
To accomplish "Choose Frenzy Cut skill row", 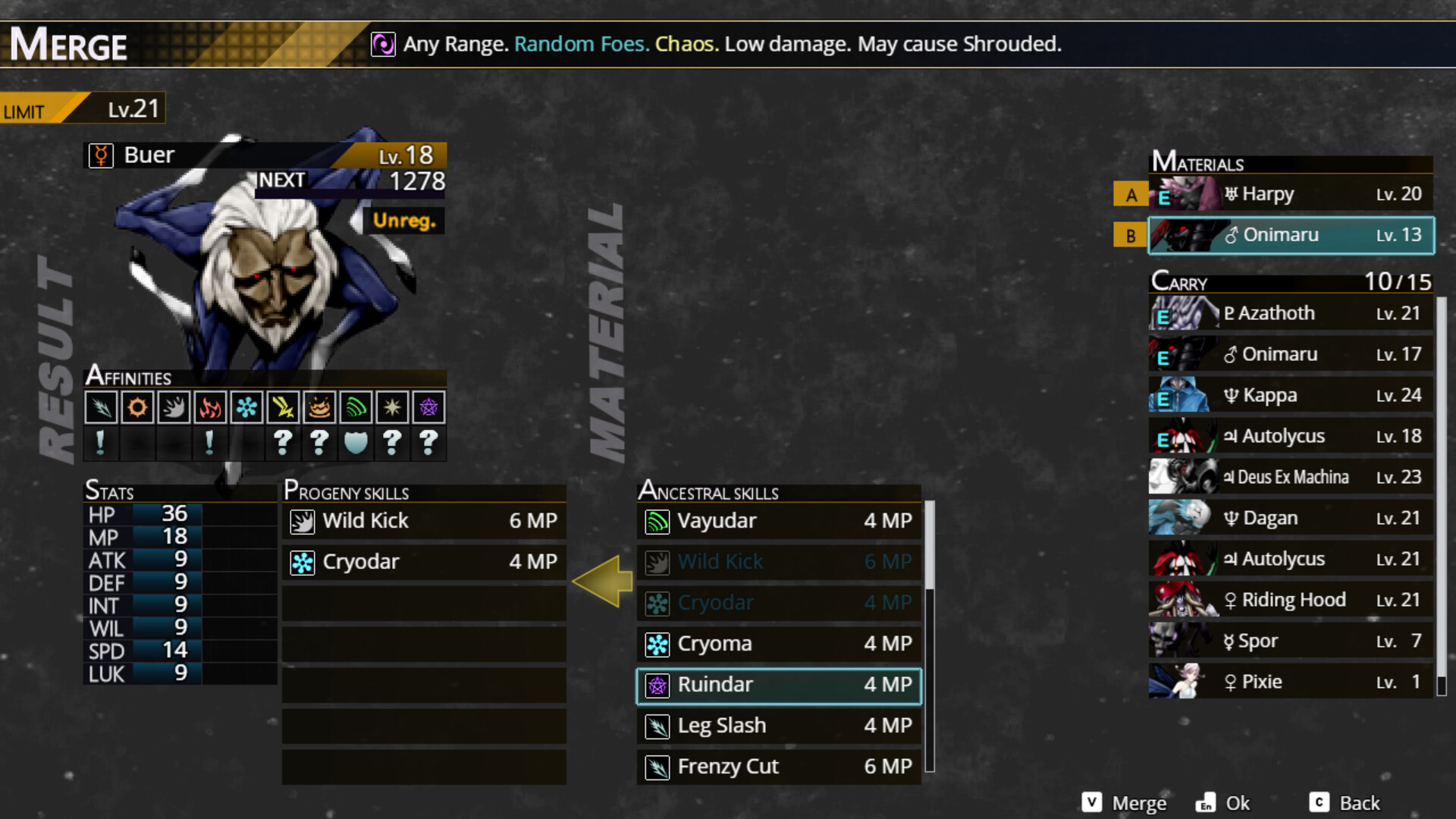I will coord(779,767).
